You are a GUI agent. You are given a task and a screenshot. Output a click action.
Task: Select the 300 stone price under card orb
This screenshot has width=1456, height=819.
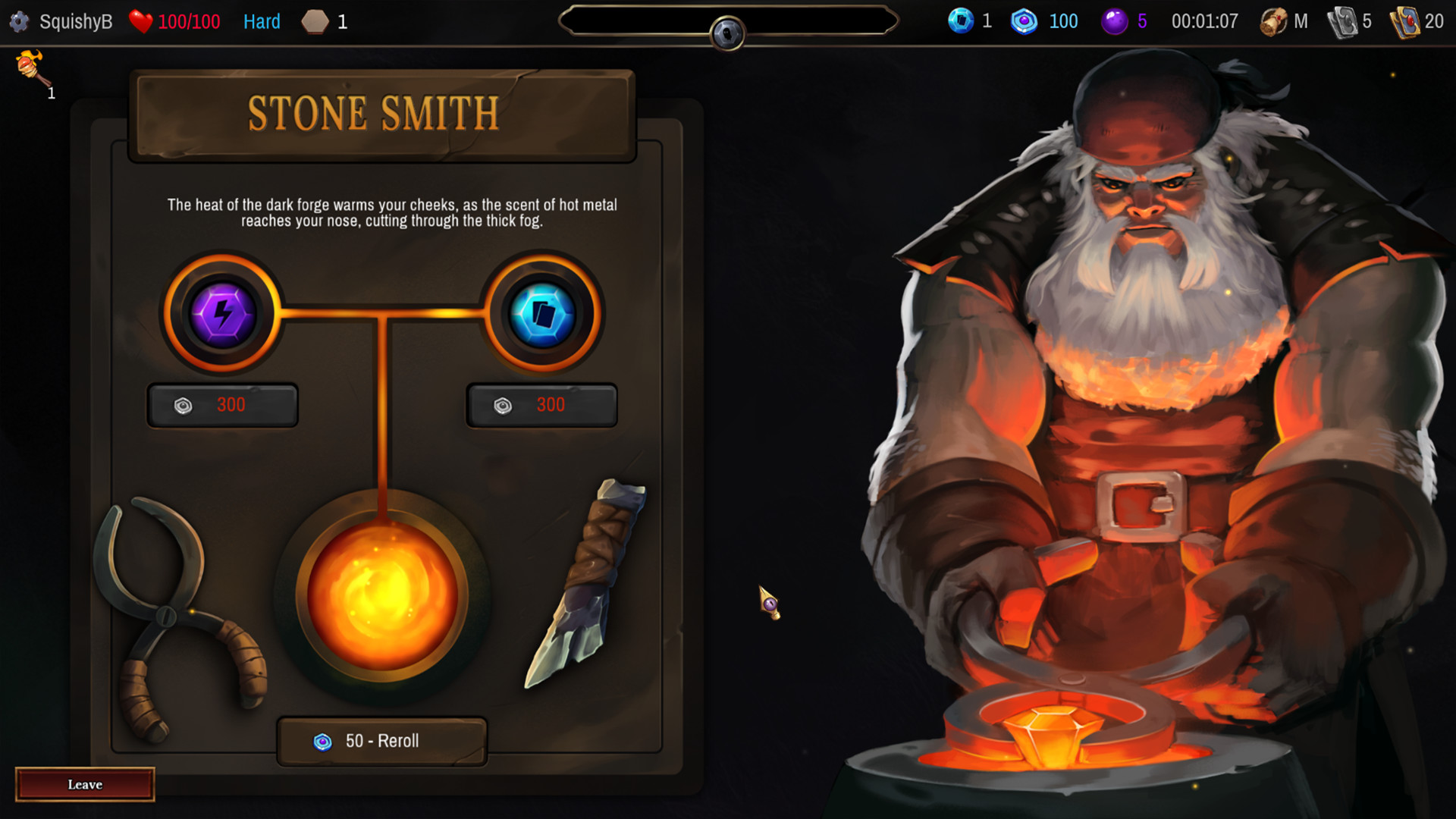(x=541, y=404)
